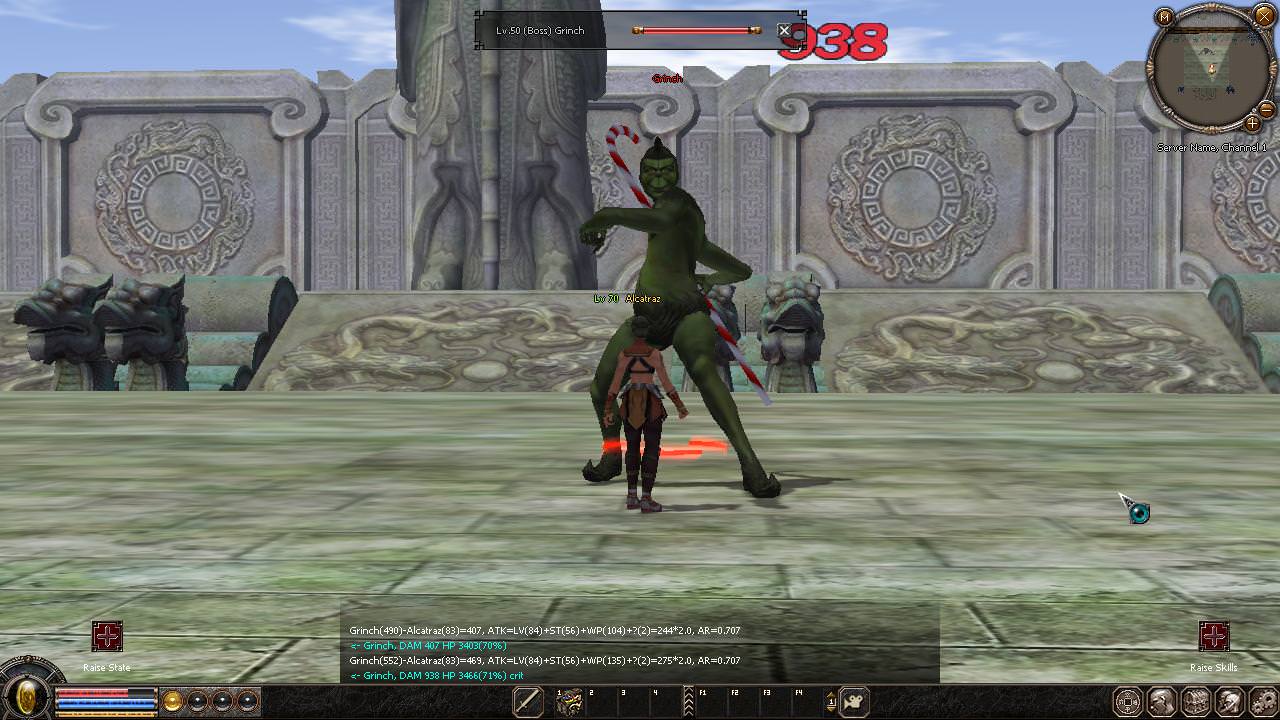Click the gold coin icon beside the status bars
The width and height of the screenshot is (1280, 720).
point(173,700)
